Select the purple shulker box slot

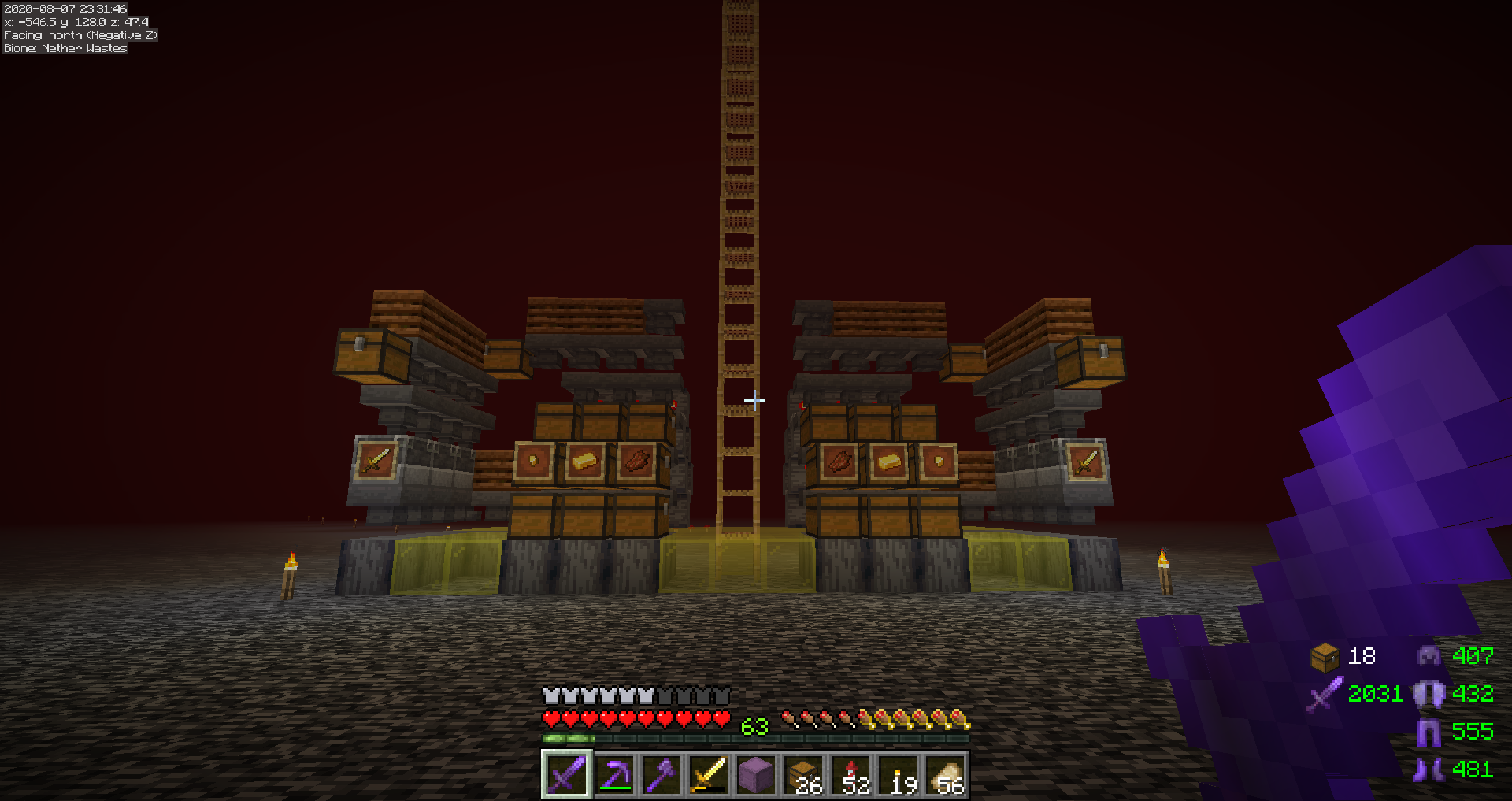756,775
